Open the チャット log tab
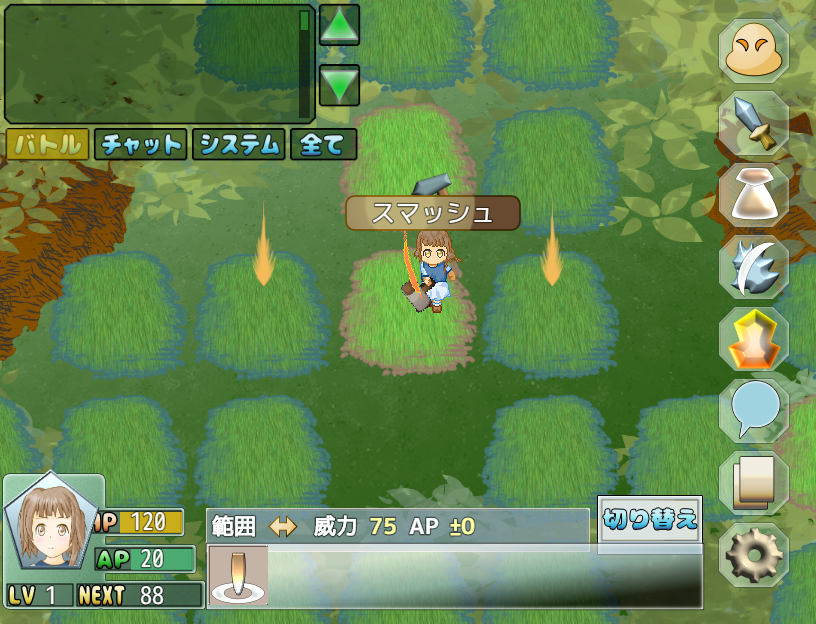The width and height of the screenshot is (816, 624). [141, 144]
